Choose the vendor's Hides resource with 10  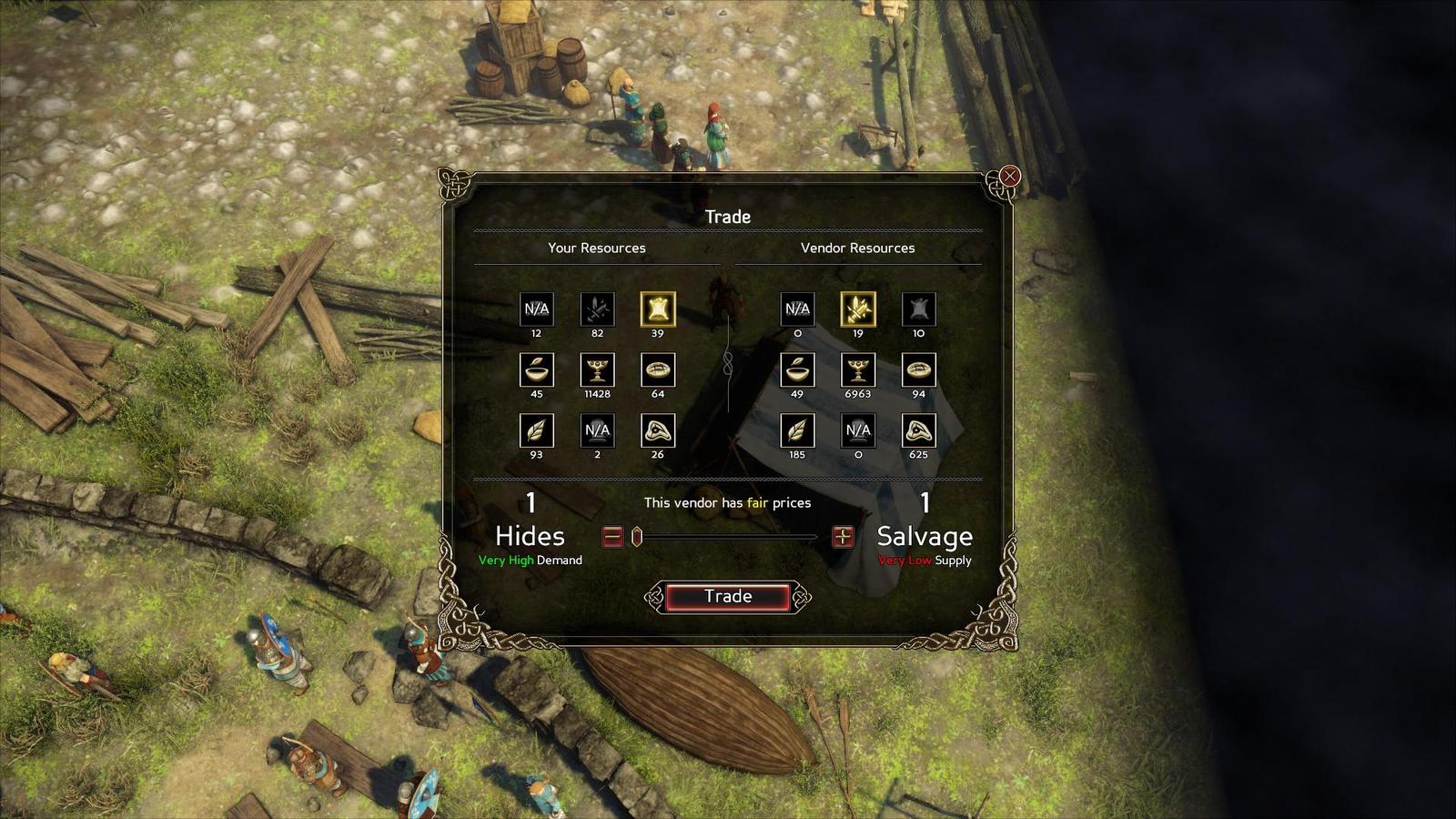[x=918, y=309]
